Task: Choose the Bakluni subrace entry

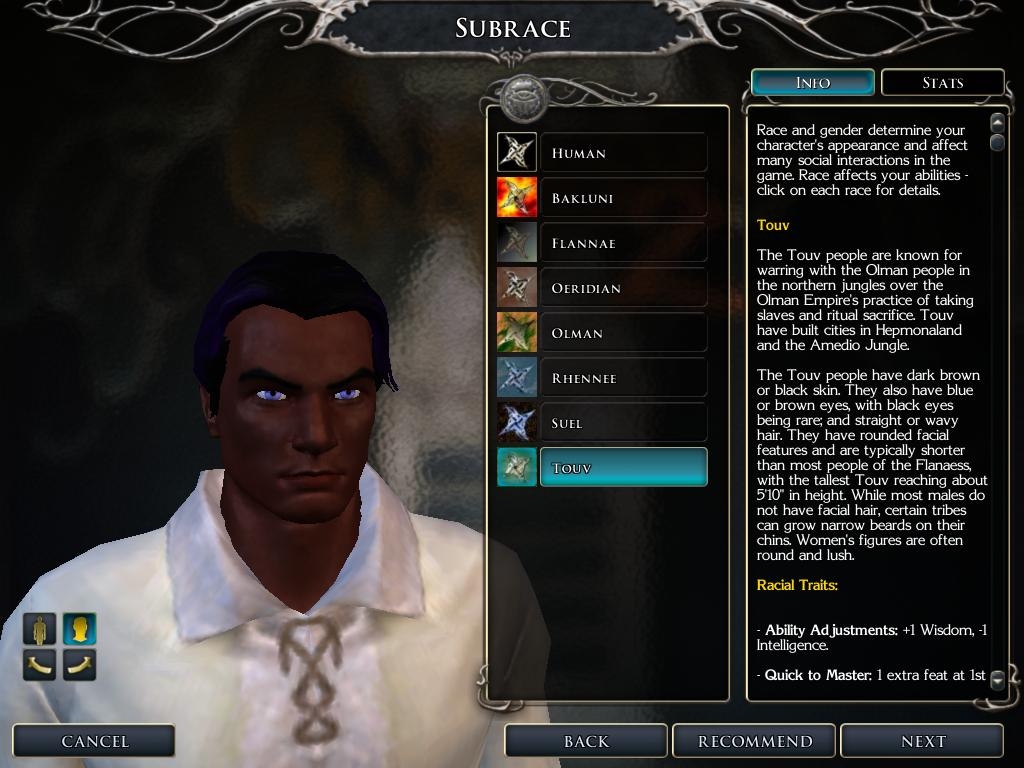Action: coord(622,198)
